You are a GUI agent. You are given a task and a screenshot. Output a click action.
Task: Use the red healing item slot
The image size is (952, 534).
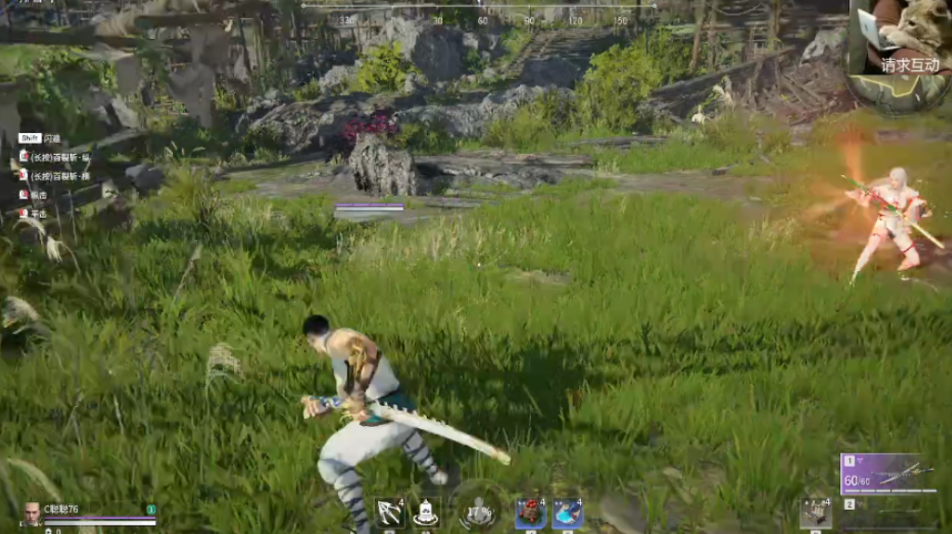530,512
